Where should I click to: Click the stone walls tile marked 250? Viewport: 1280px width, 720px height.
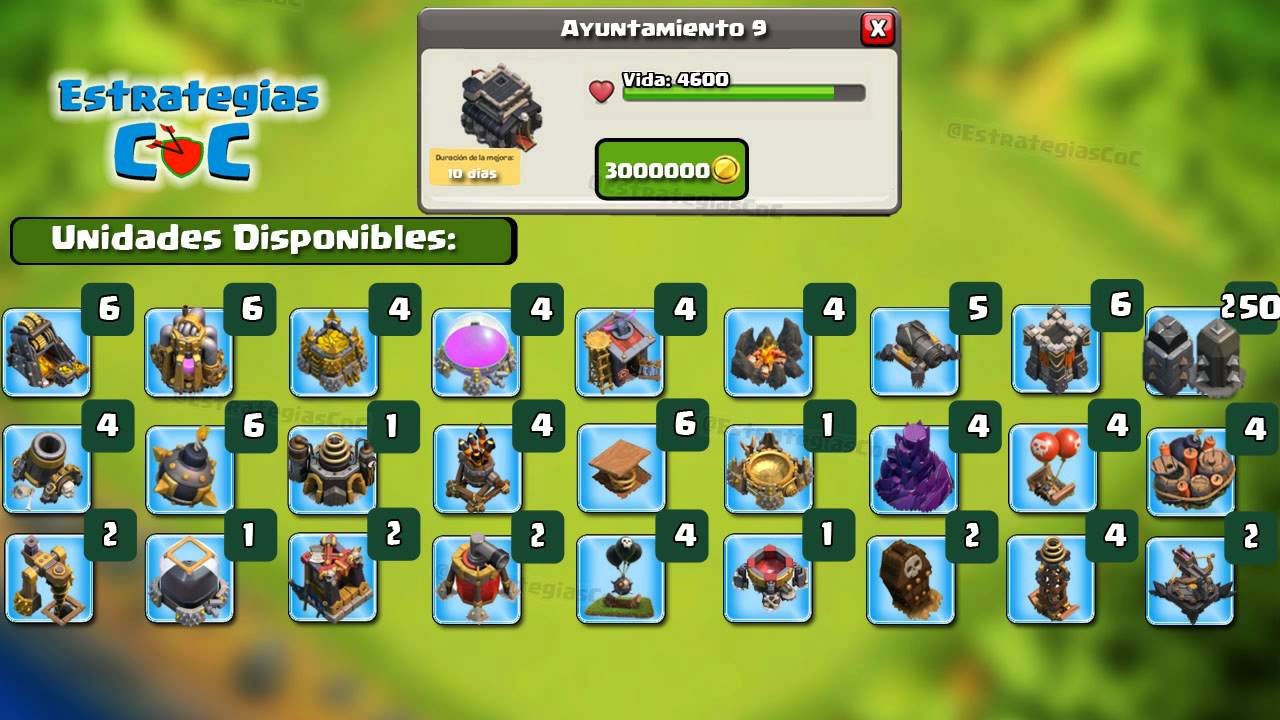(1192, 352)
